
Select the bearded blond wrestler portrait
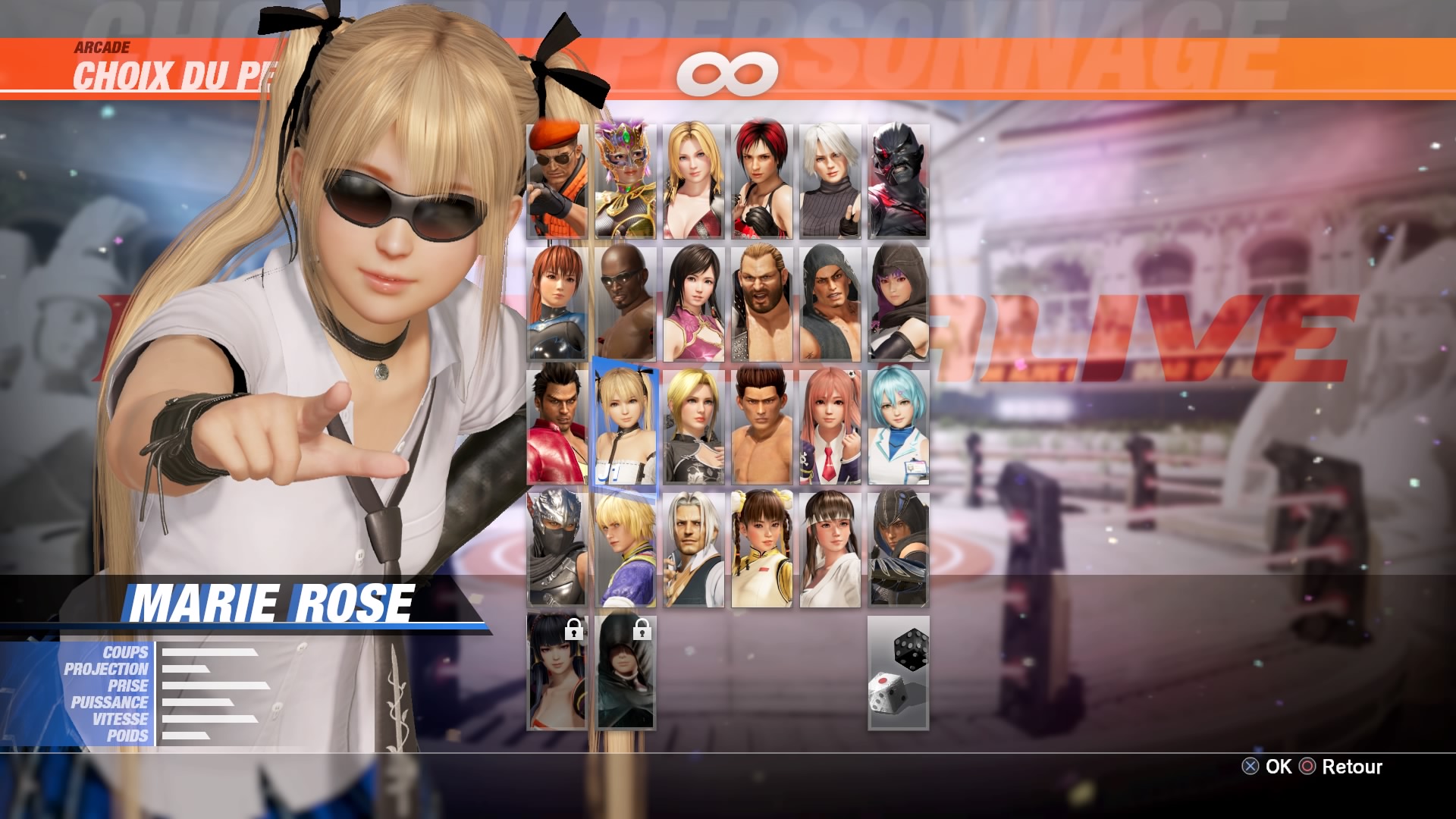[761, 303]
